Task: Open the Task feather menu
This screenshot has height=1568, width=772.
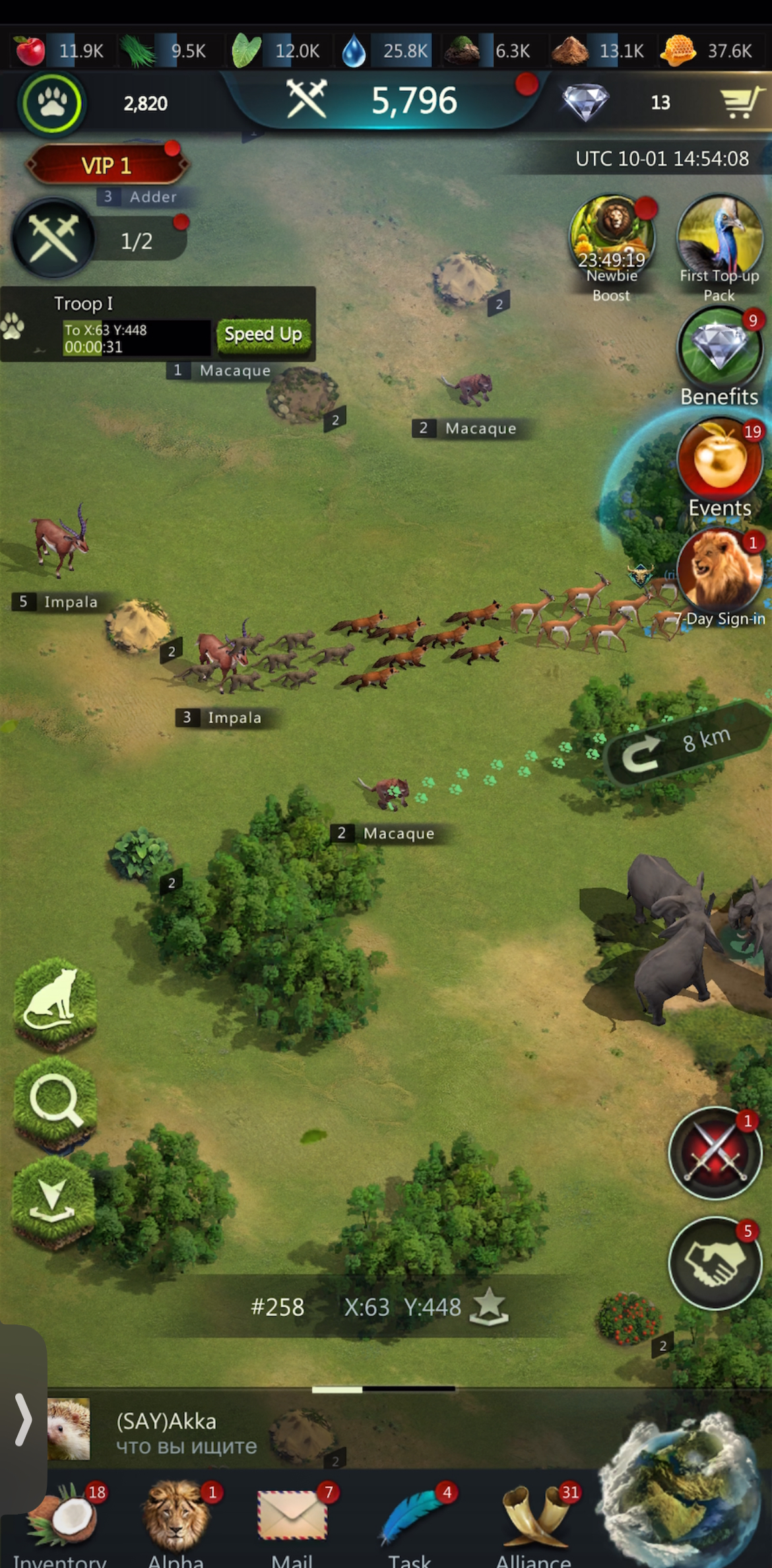Action: pos(410,1519)
